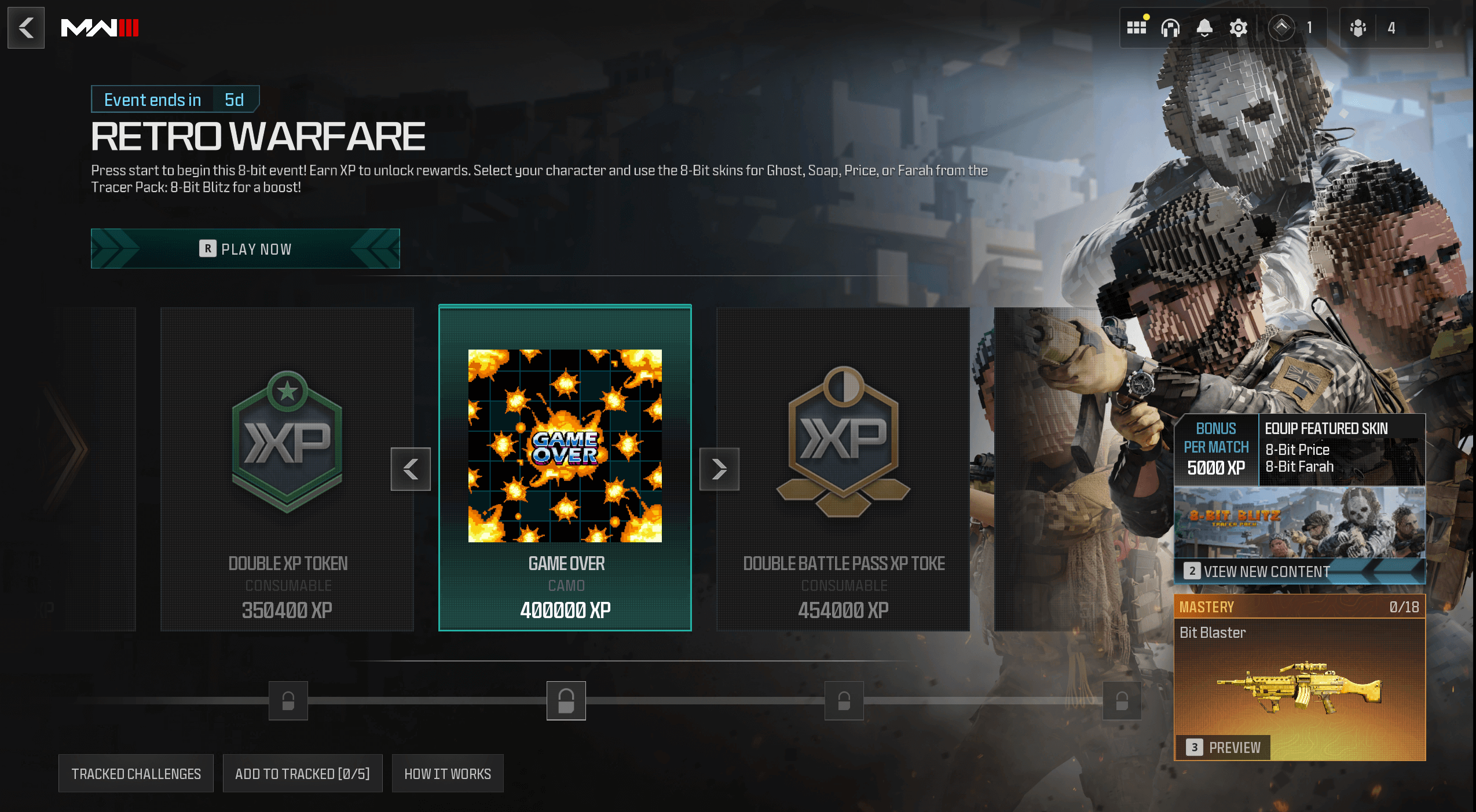Open the settings gear
Image resolution: width=1476 pixels, height=812 pixels.
[1237, 27]
